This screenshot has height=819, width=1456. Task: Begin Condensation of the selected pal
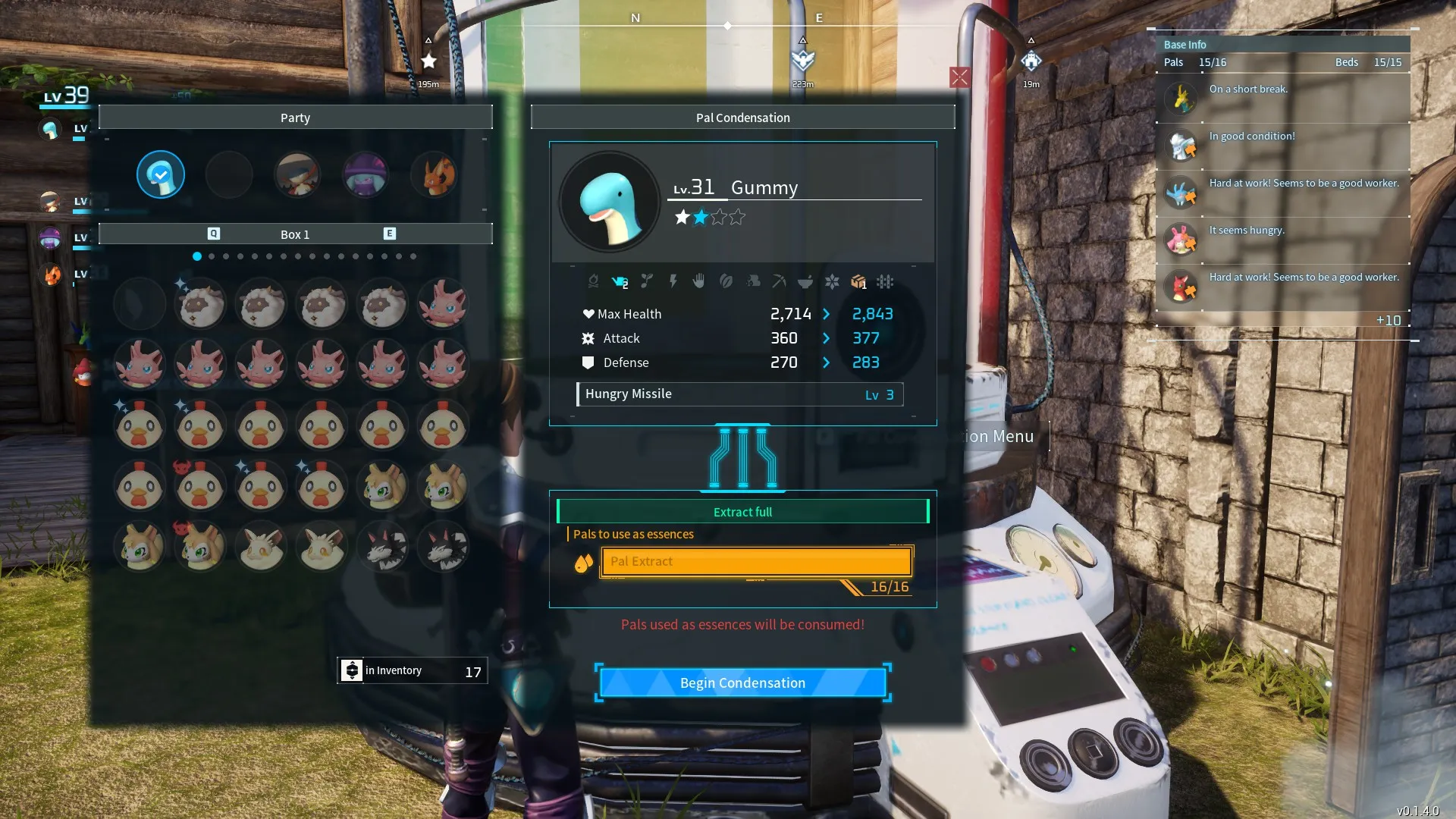point(742,682)
